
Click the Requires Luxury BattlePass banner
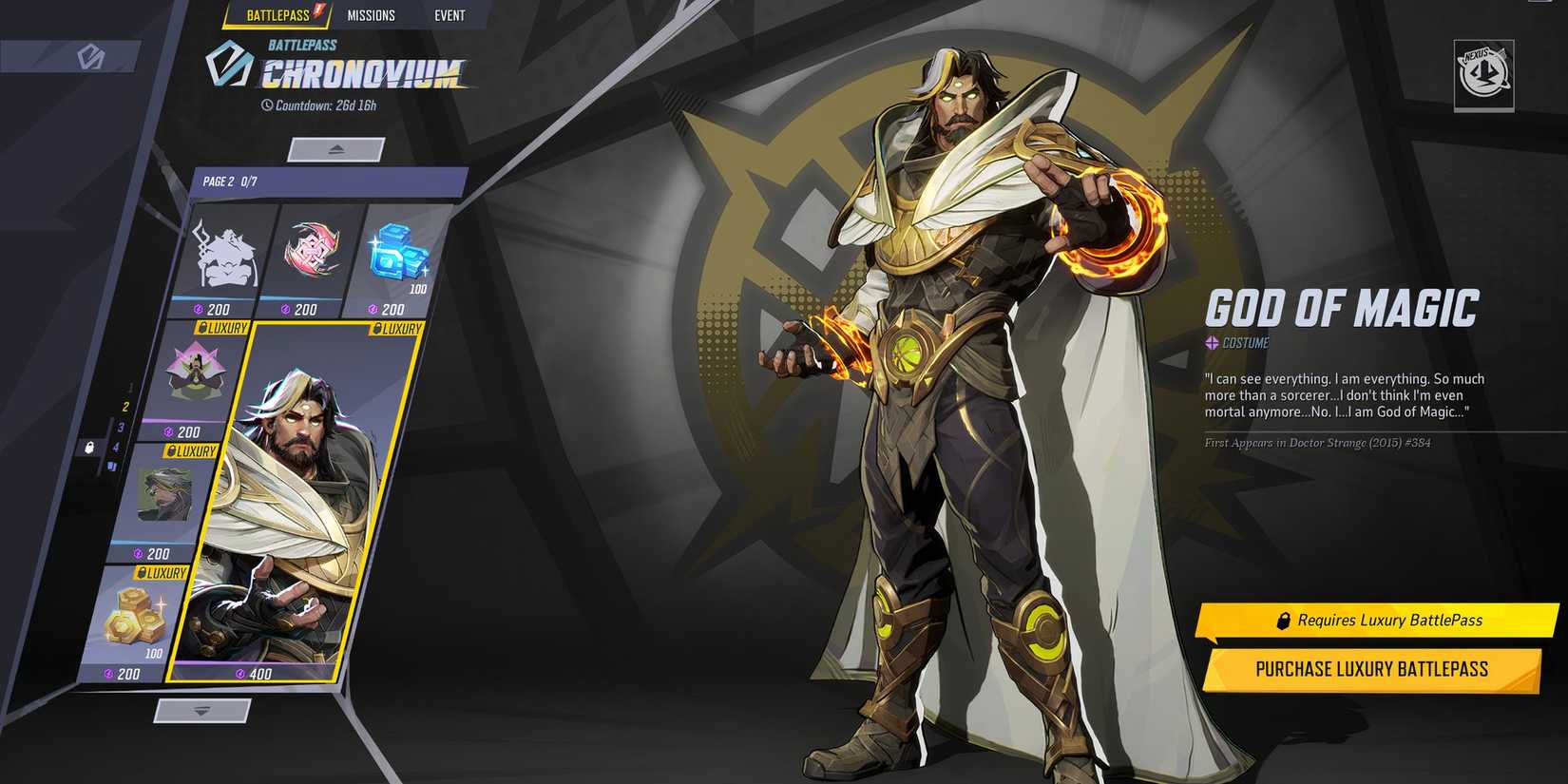pyautogui.click(x=1377, y=621)
